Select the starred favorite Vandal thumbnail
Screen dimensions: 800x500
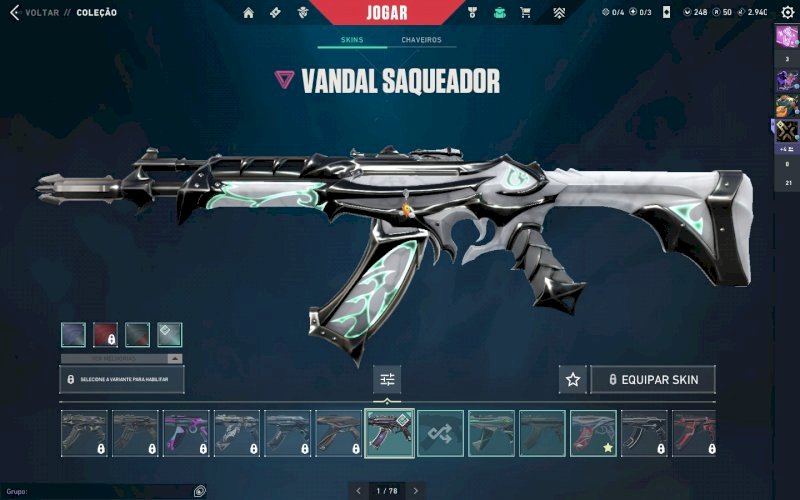pyautogui.click(x=593, y=433)
